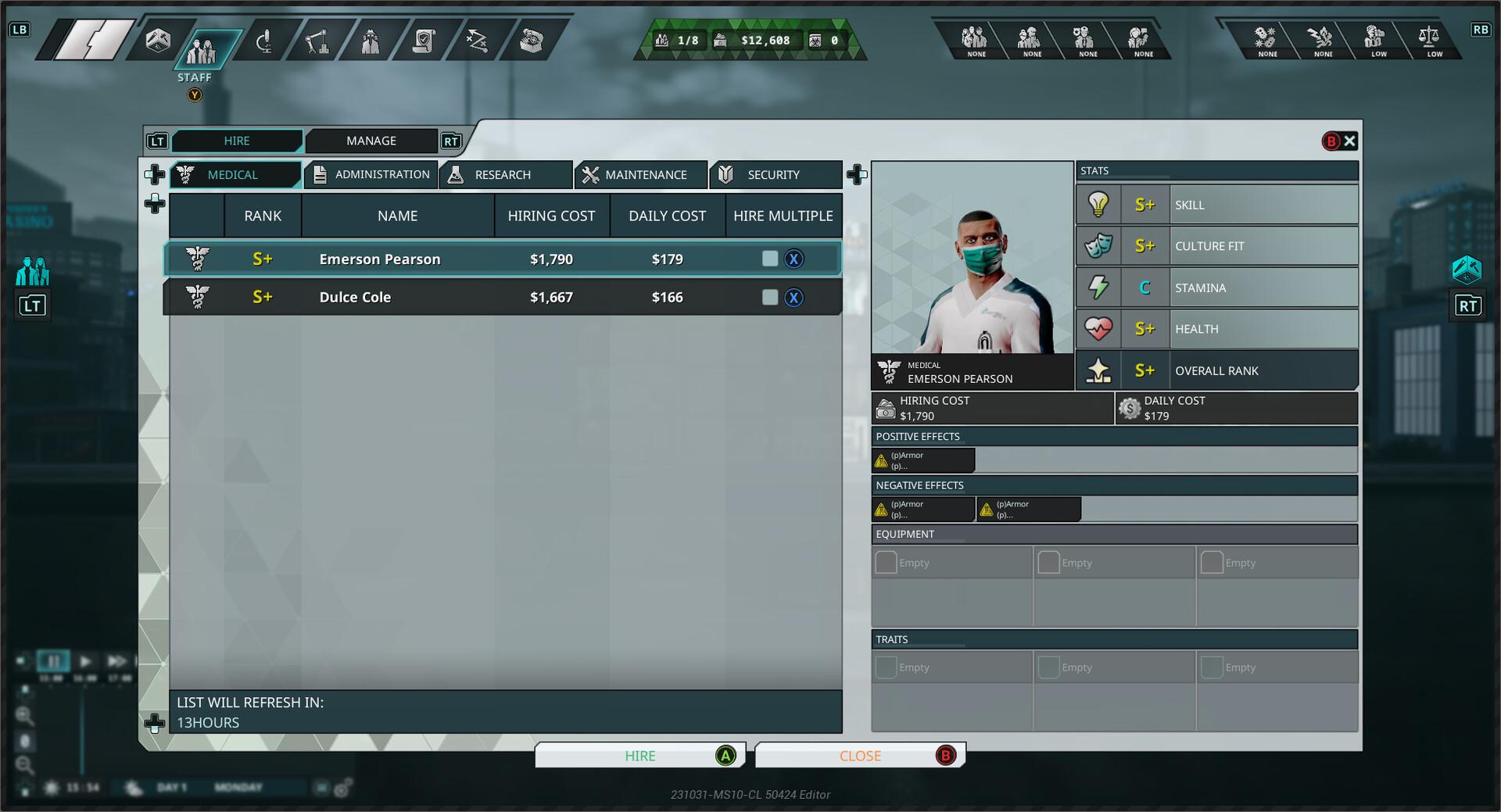Viewport: 1501px width, 812px height.
Task: Open the construction crane tool icon
Action: click(x=317, y=41)
